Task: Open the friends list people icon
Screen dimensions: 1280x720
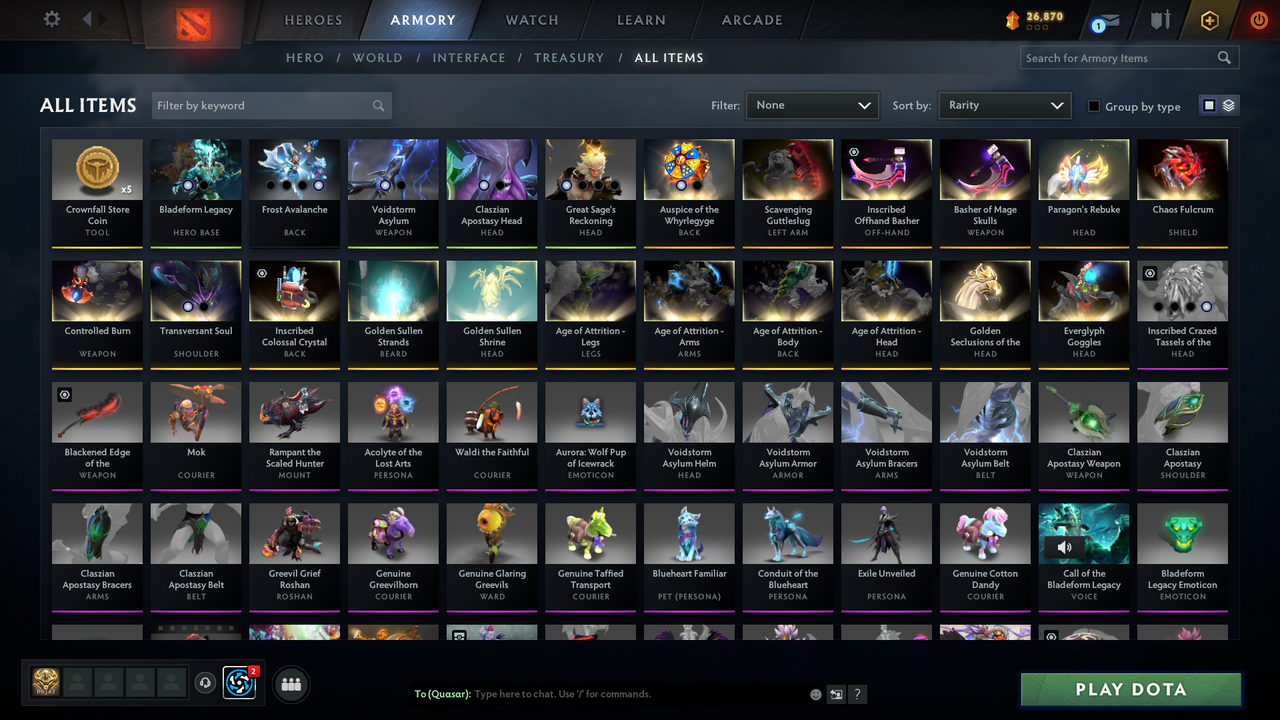Action: point(291,684)
